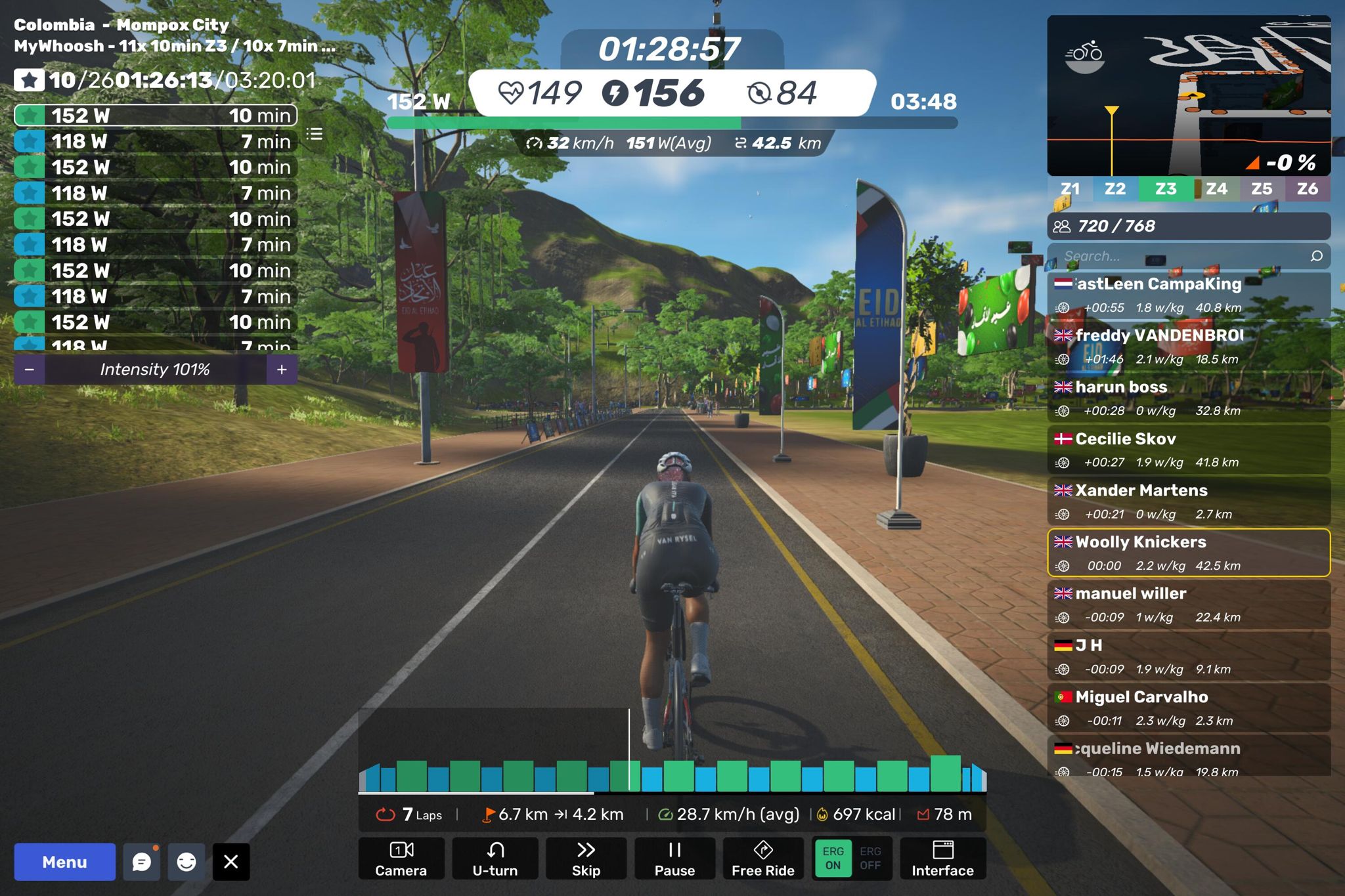Screen dimensions: 1345x896
Task: Open the smiley emote icon
Action: 187,862
